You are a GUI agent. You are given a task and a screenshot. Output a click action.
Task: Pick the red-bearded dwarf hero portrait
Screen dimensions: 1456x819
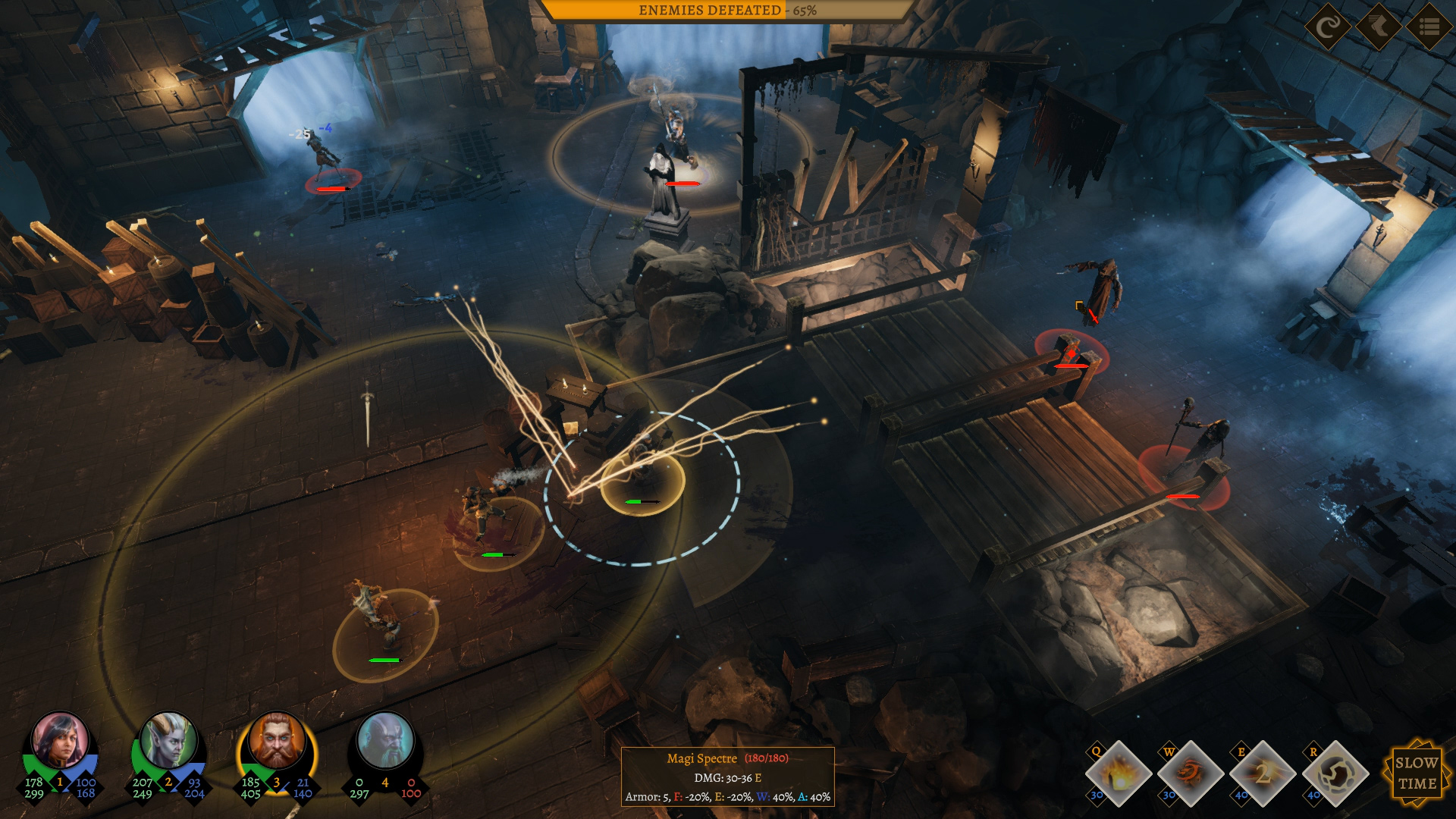click(x=277, y=741)
